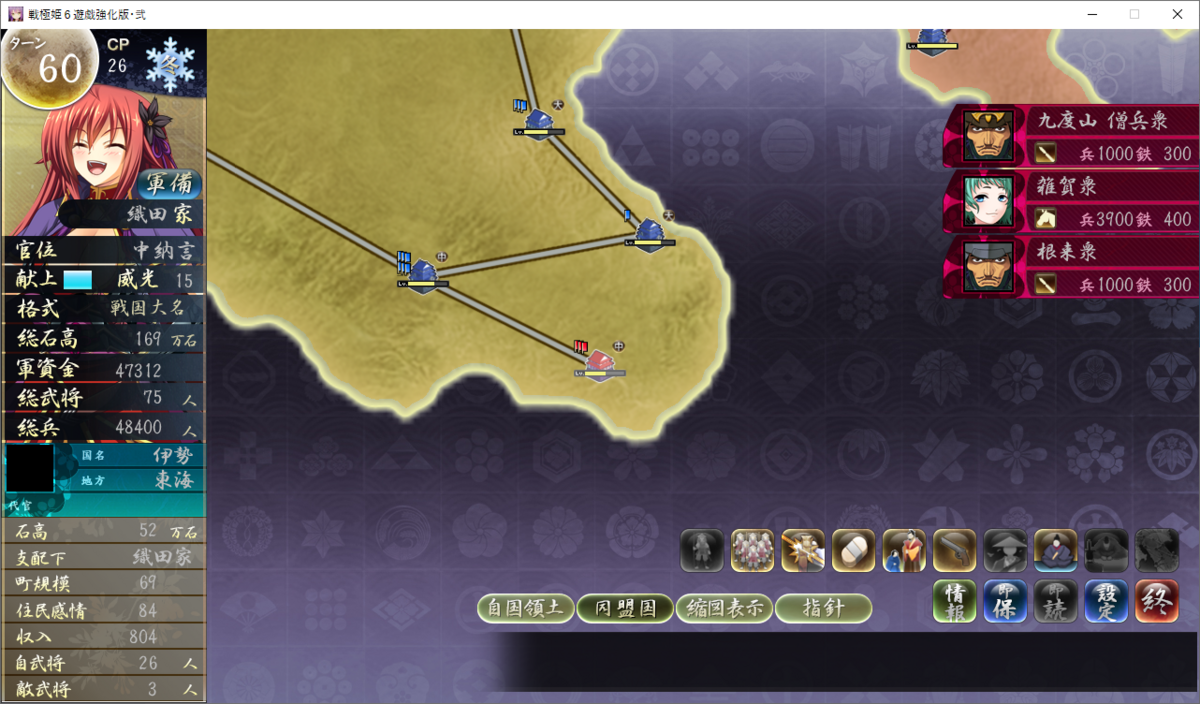Viewport: 1200px width, 704px height.
Task: Open the 設定 settings menu
Action: click(x=1106, y=601)
